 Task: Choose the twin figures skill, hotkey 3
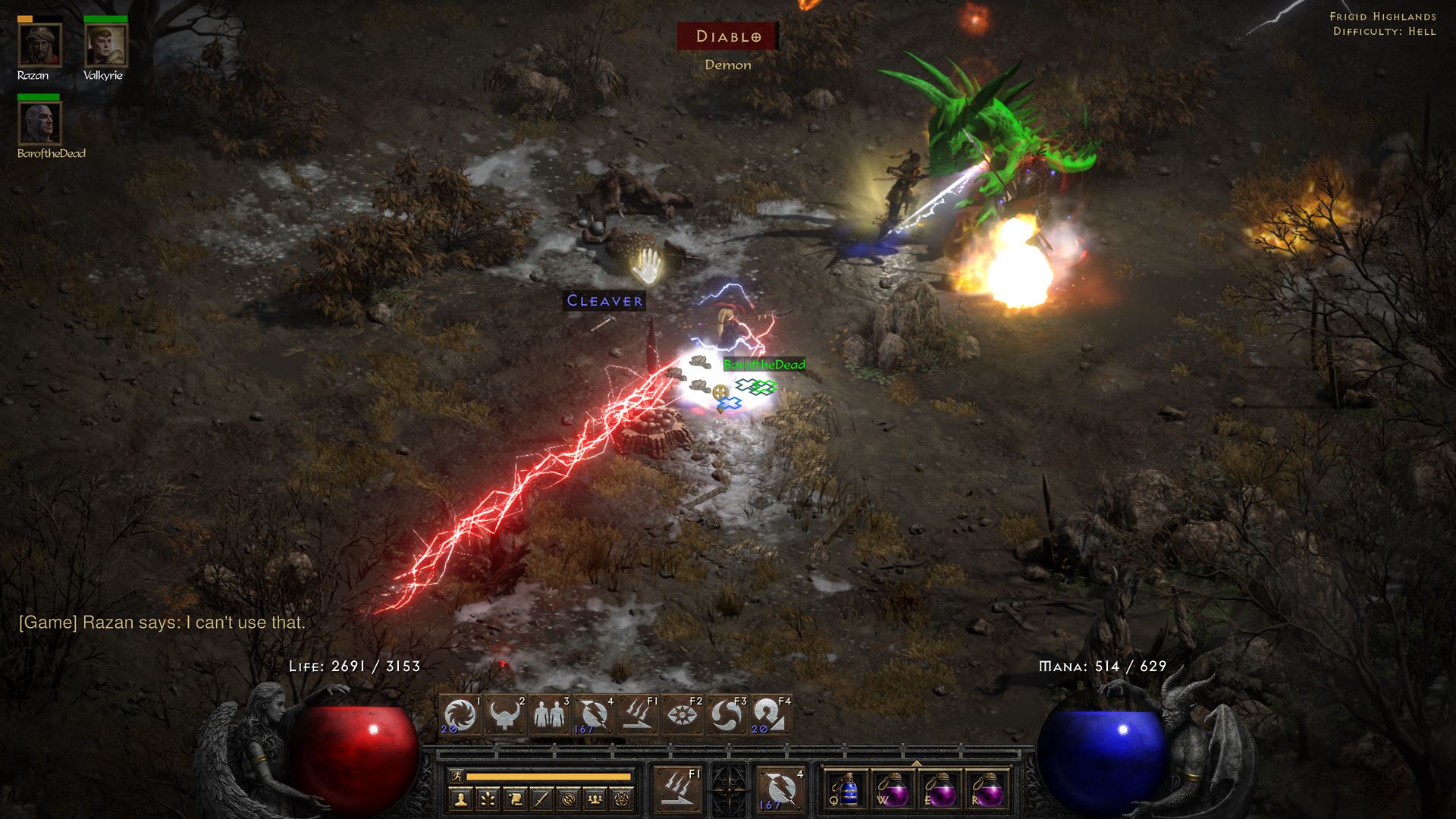[551, 716]
